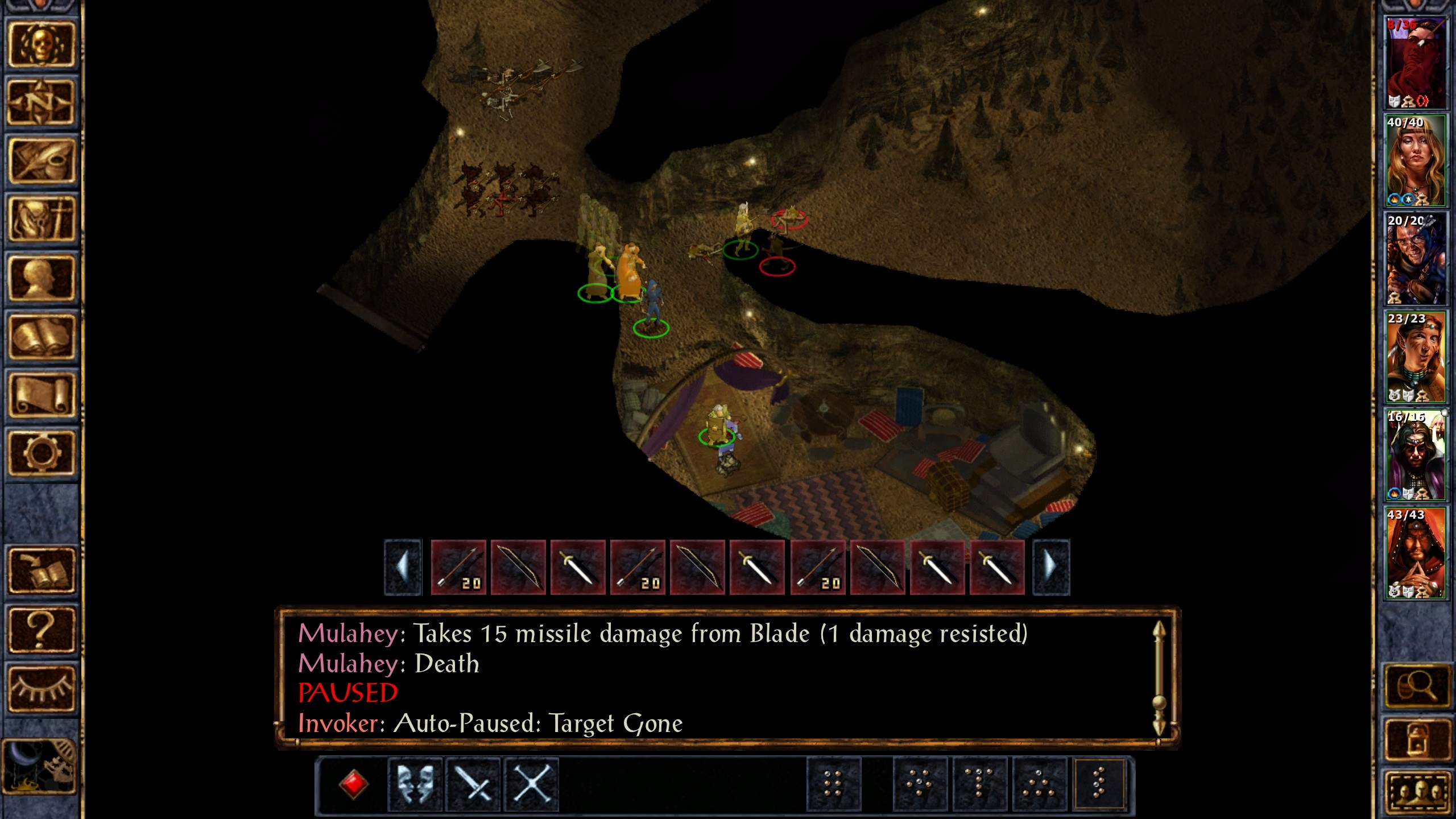Click the moon-and-clock rest button
1456x819 pixels.
coord(40,766)
